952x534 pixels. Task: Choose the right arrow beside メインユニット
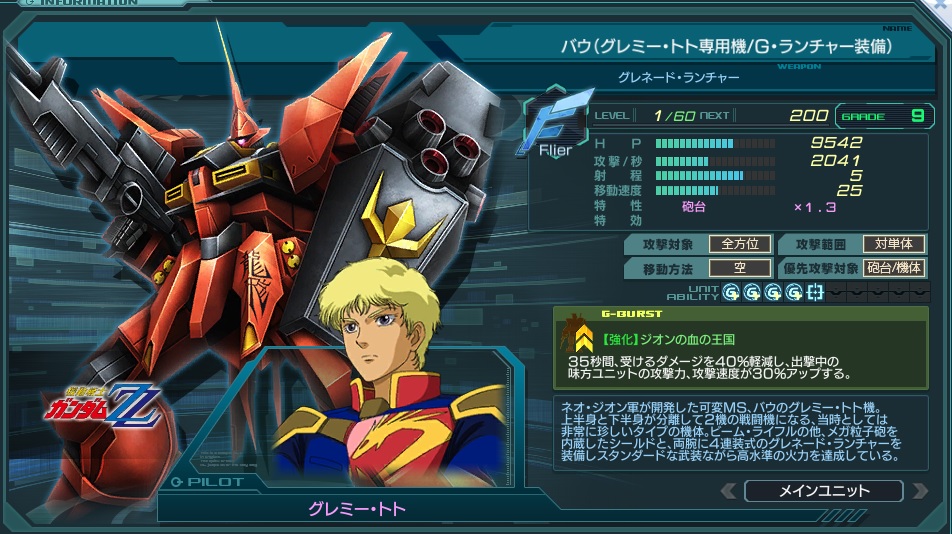click(x=918, y=491)
